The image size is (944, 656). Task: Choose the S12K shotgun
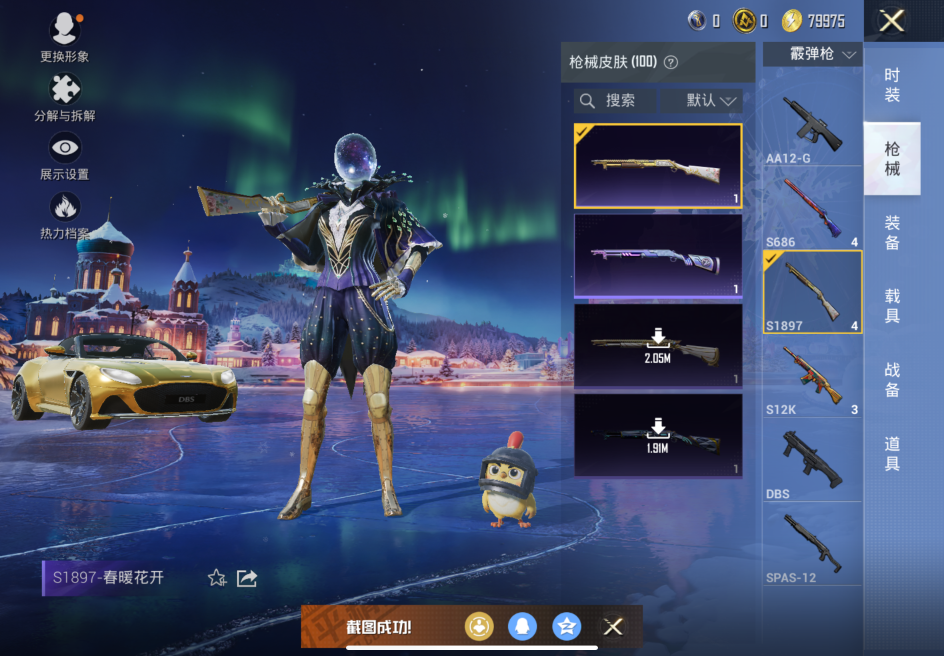point(812,378)
